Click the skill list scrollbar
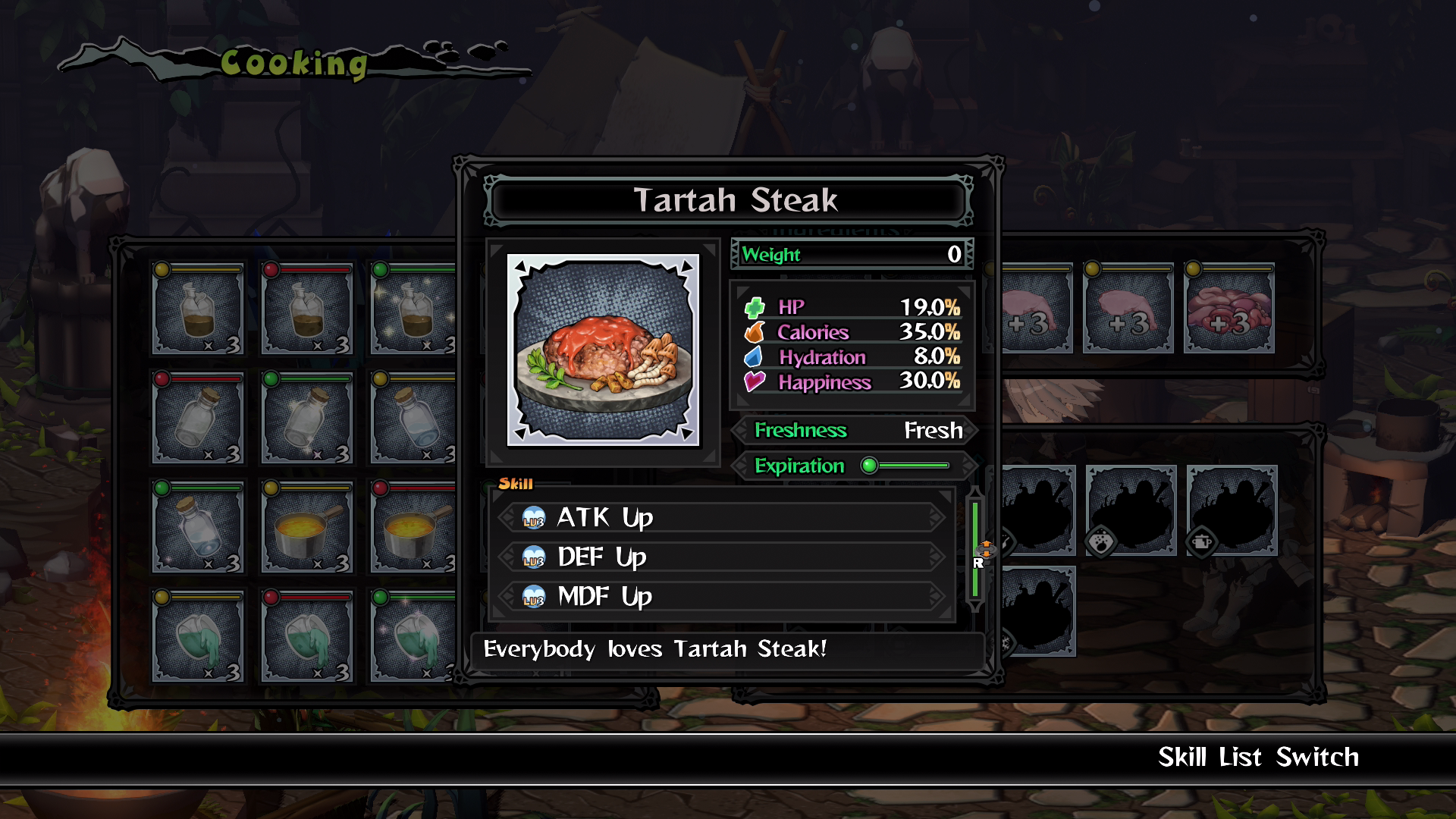 click(976, 548)
